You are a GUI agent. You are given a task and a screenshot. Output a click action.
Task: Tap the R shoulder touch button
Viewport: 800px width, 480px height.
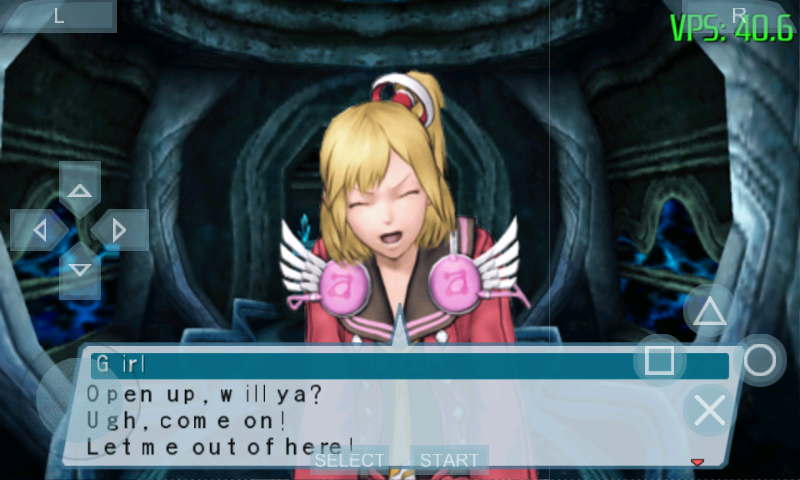tap(739, 15)
